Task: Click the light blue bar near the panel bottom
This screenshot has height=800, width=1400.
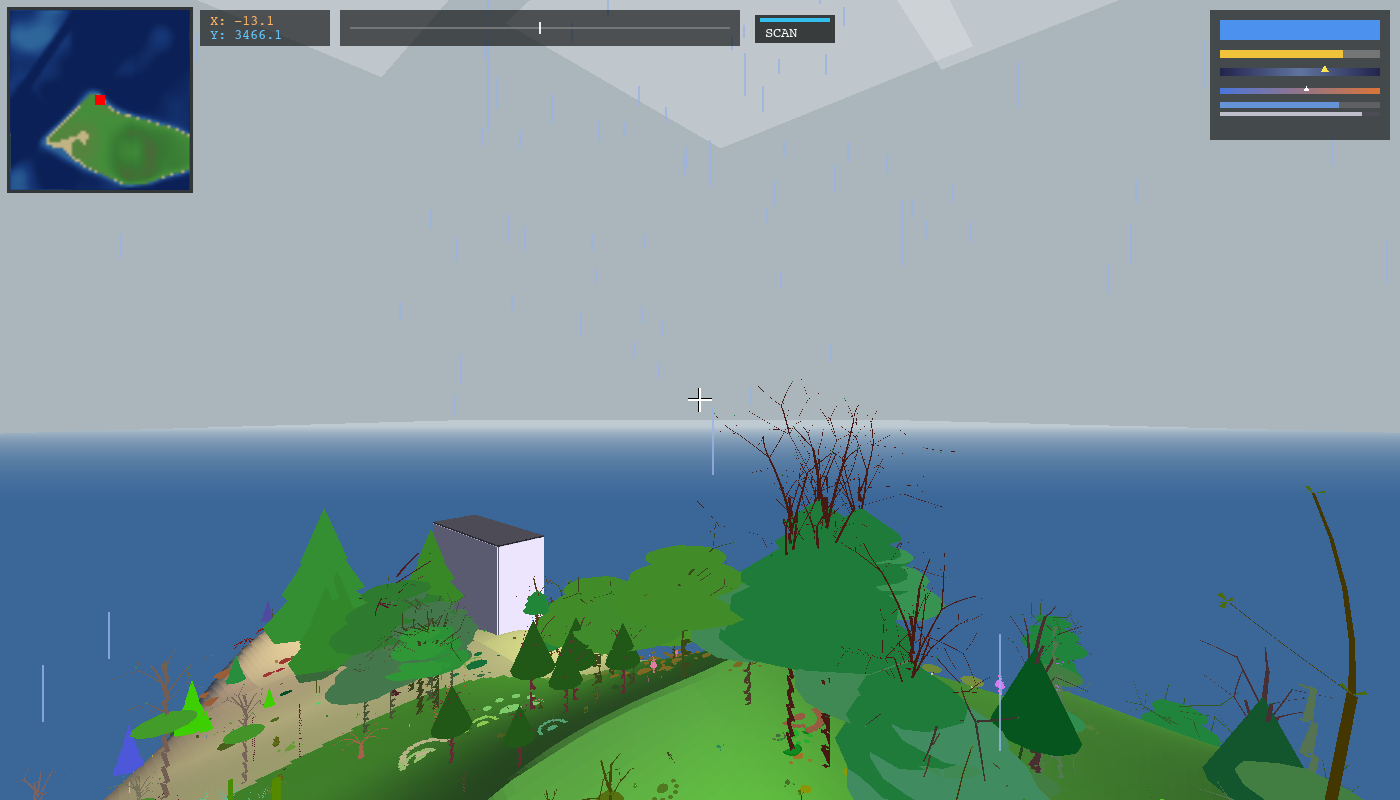Action: pos(1280,104)
